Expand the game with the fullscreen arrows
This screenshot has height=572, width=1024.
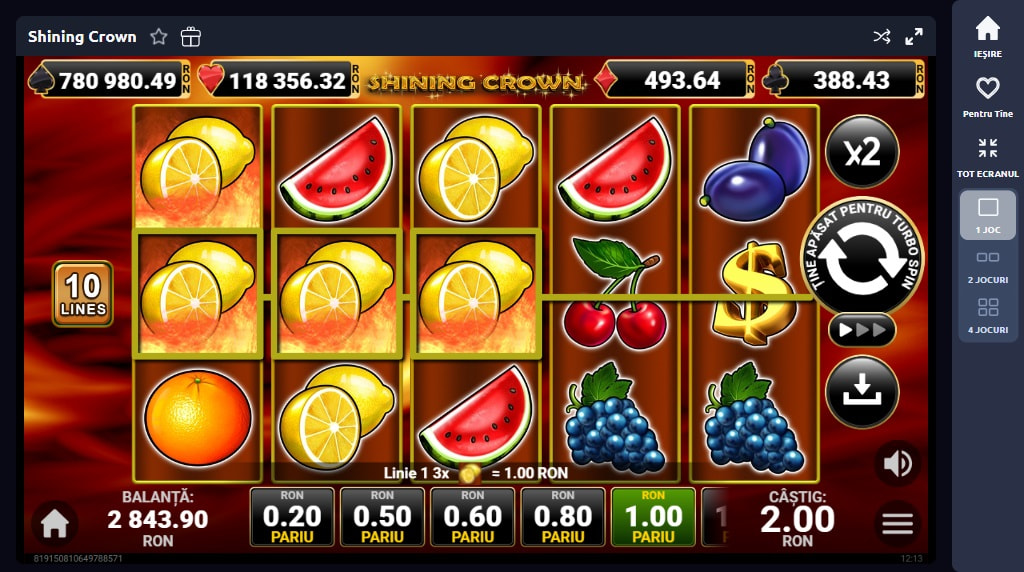click(914, 37)
